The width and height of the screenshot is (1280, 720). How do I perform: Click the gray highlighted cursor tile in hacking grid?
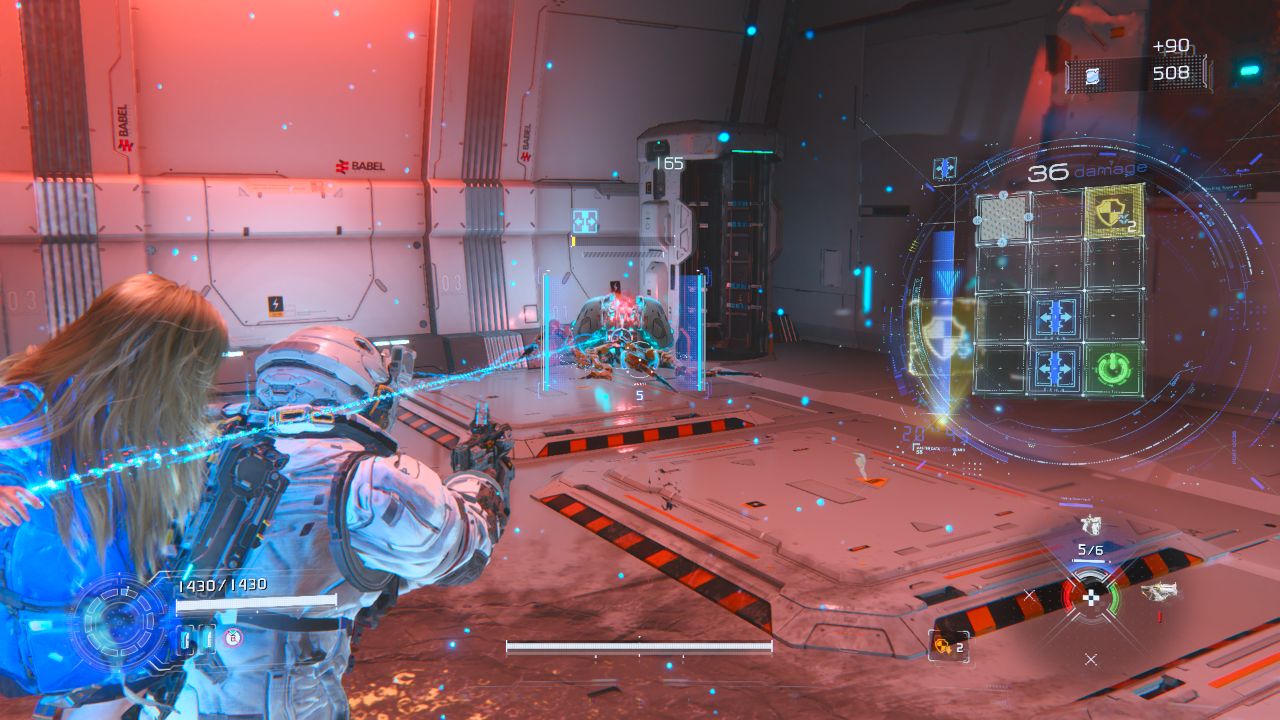pos(1003,217)
